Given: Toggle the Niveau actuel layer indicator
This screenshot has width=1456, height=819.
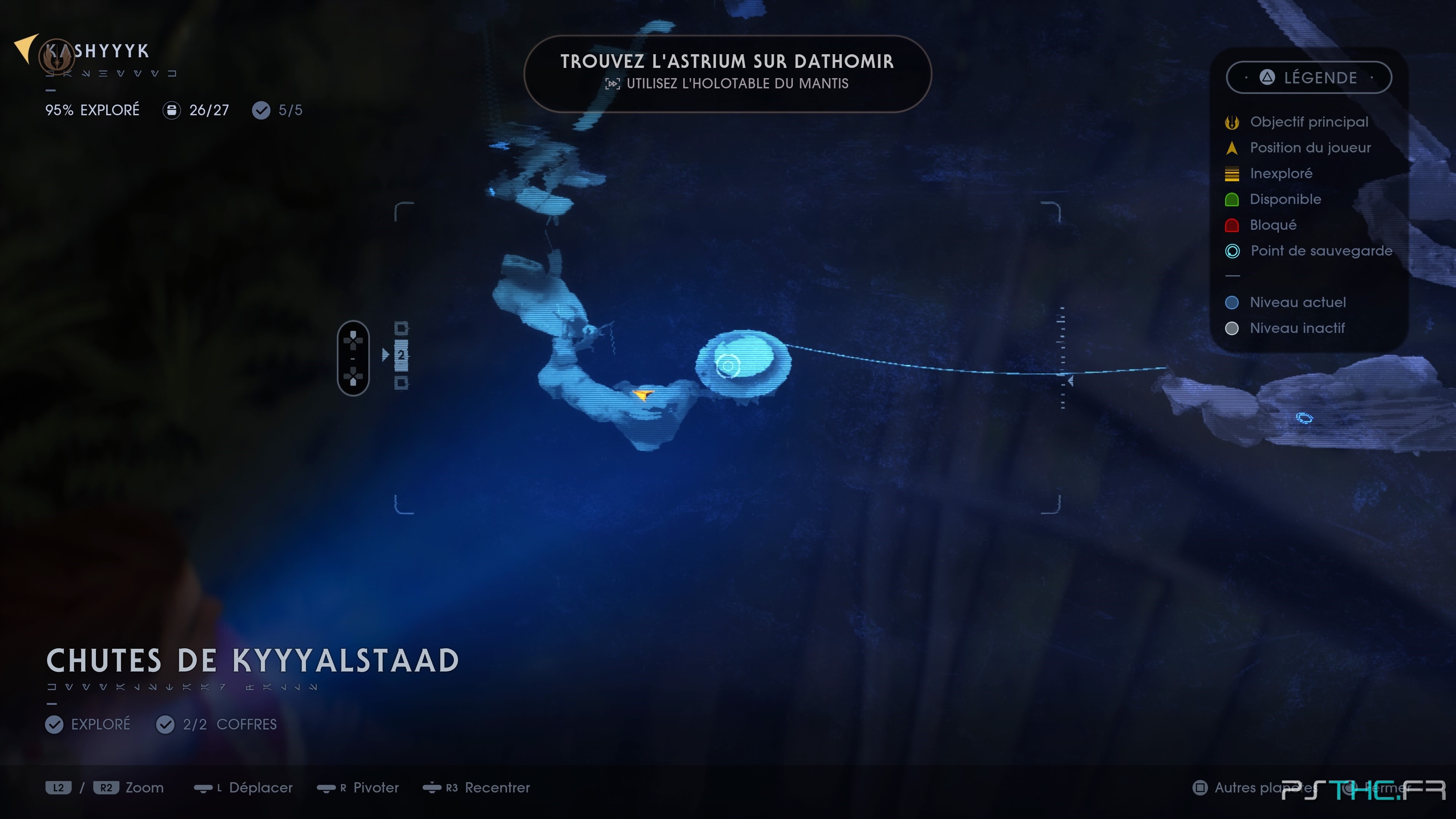Looking at the screenshot, I should pos(1232,303).
